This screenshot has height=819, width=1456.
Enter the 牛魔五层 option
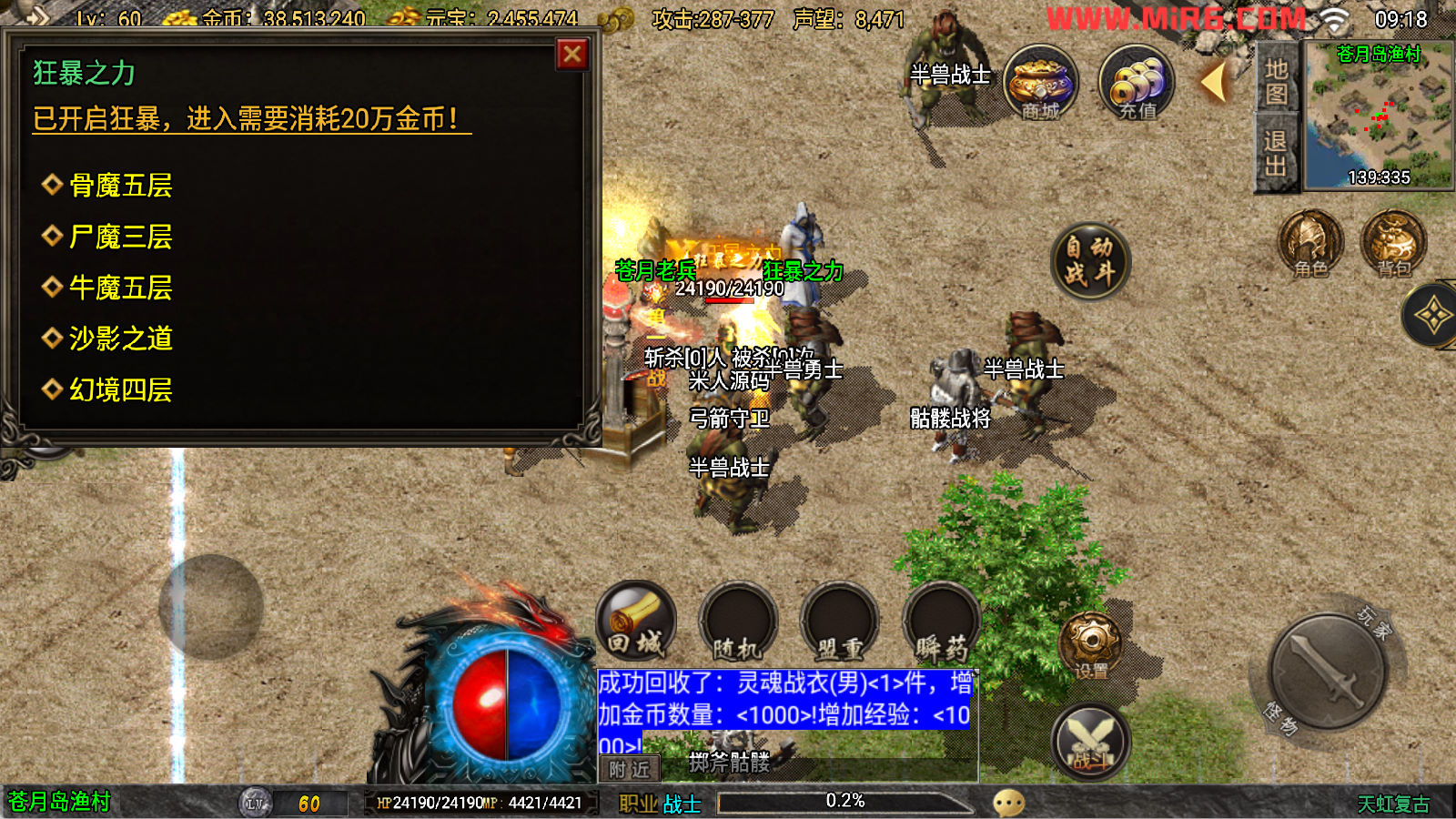[120, 288]
